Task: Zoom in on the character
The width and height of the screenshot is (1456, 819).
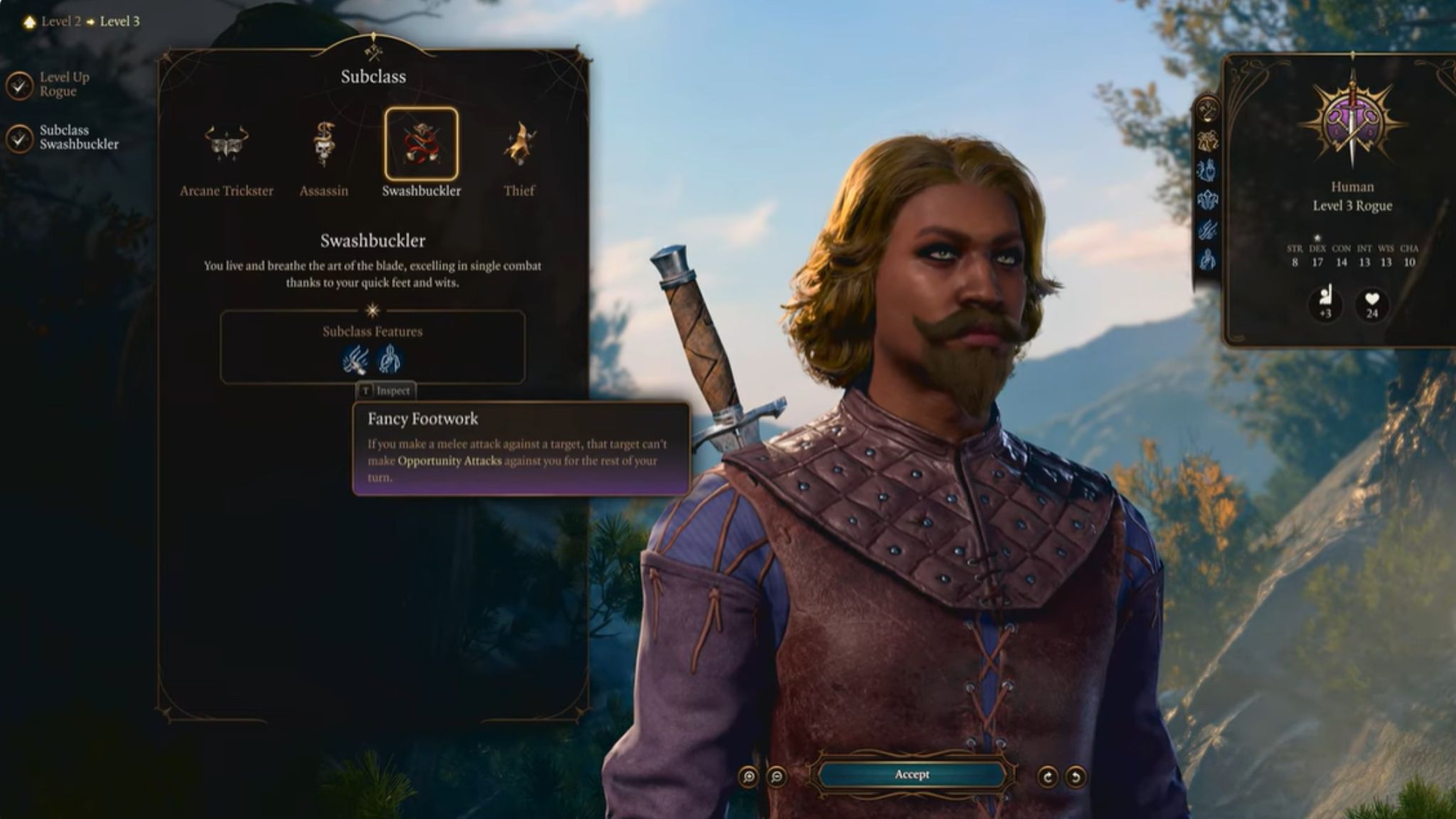Action: click(749, 777)
